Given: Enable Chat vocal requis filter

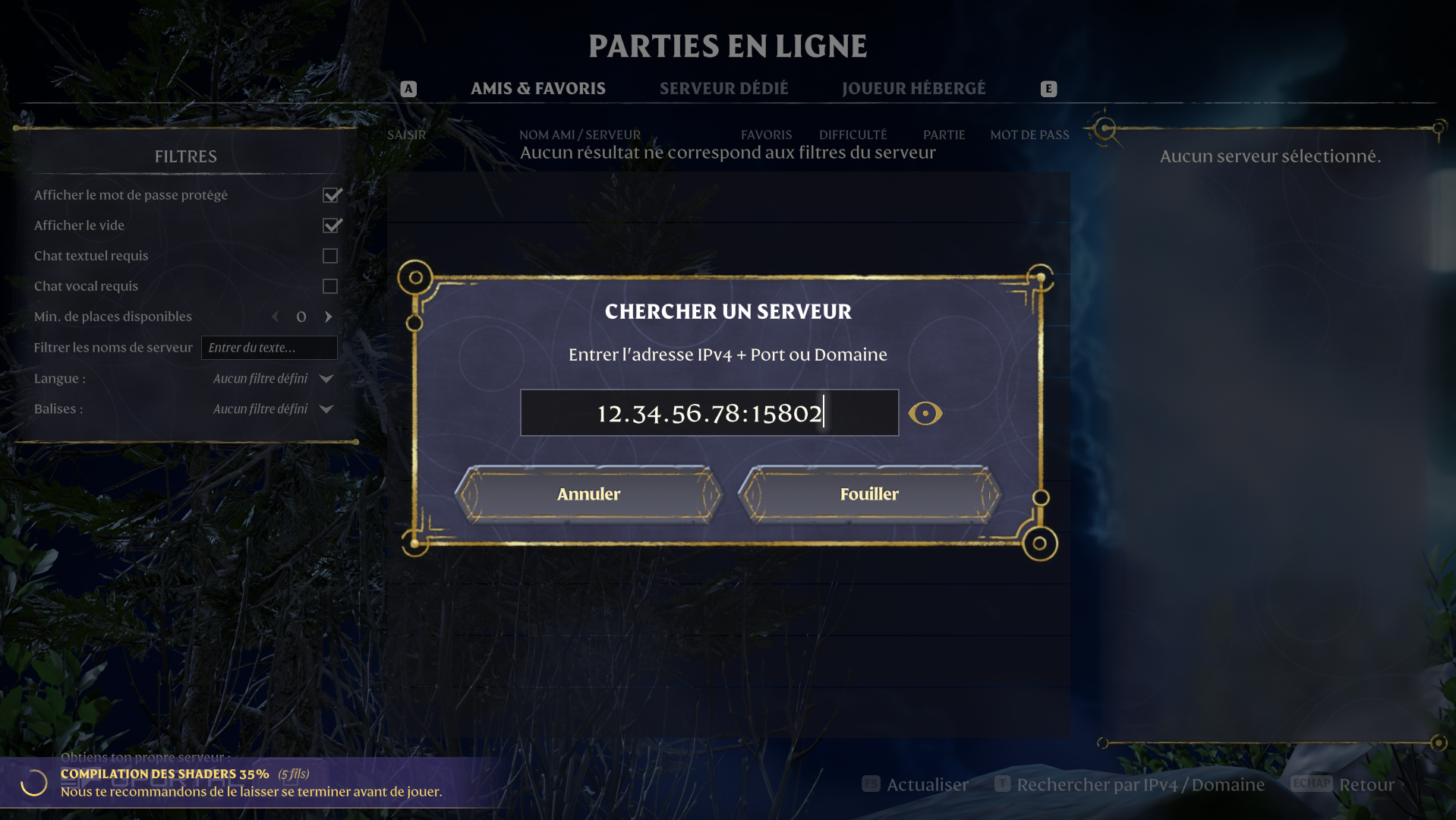Looking at the screenshot, I should click(330, 286).
